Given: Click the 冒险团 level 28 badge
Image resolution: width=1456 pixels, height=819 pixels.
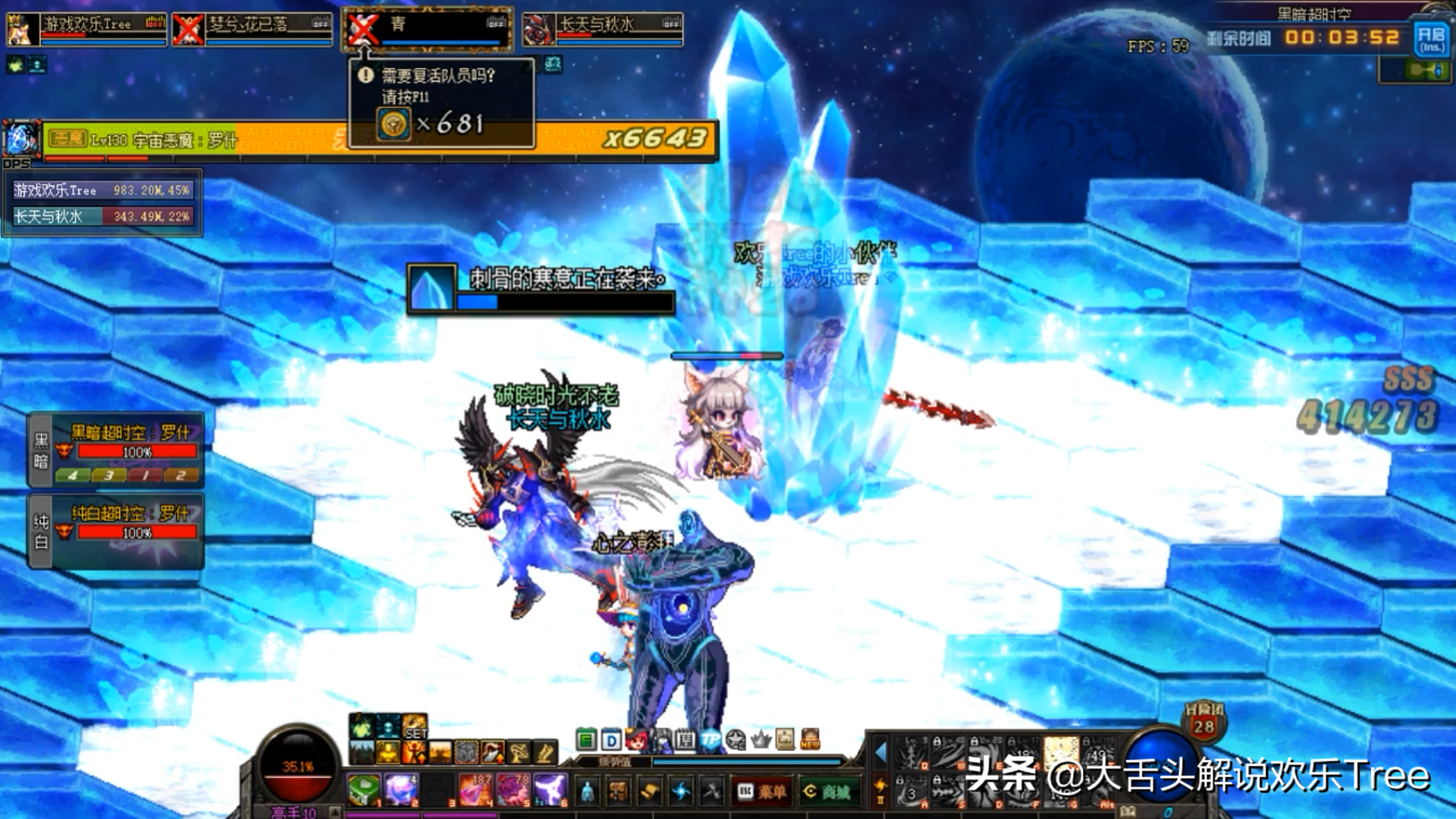Looking at the screenshot, I should point(1204,721).
